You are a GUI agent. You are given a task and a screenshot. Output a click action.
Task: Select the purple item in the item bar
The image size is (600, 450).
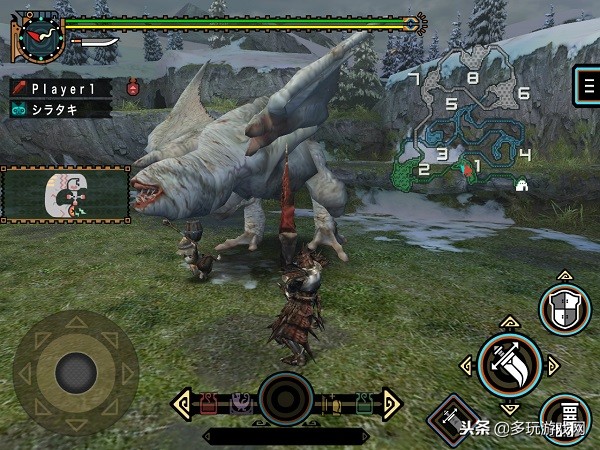click(240, 404)
